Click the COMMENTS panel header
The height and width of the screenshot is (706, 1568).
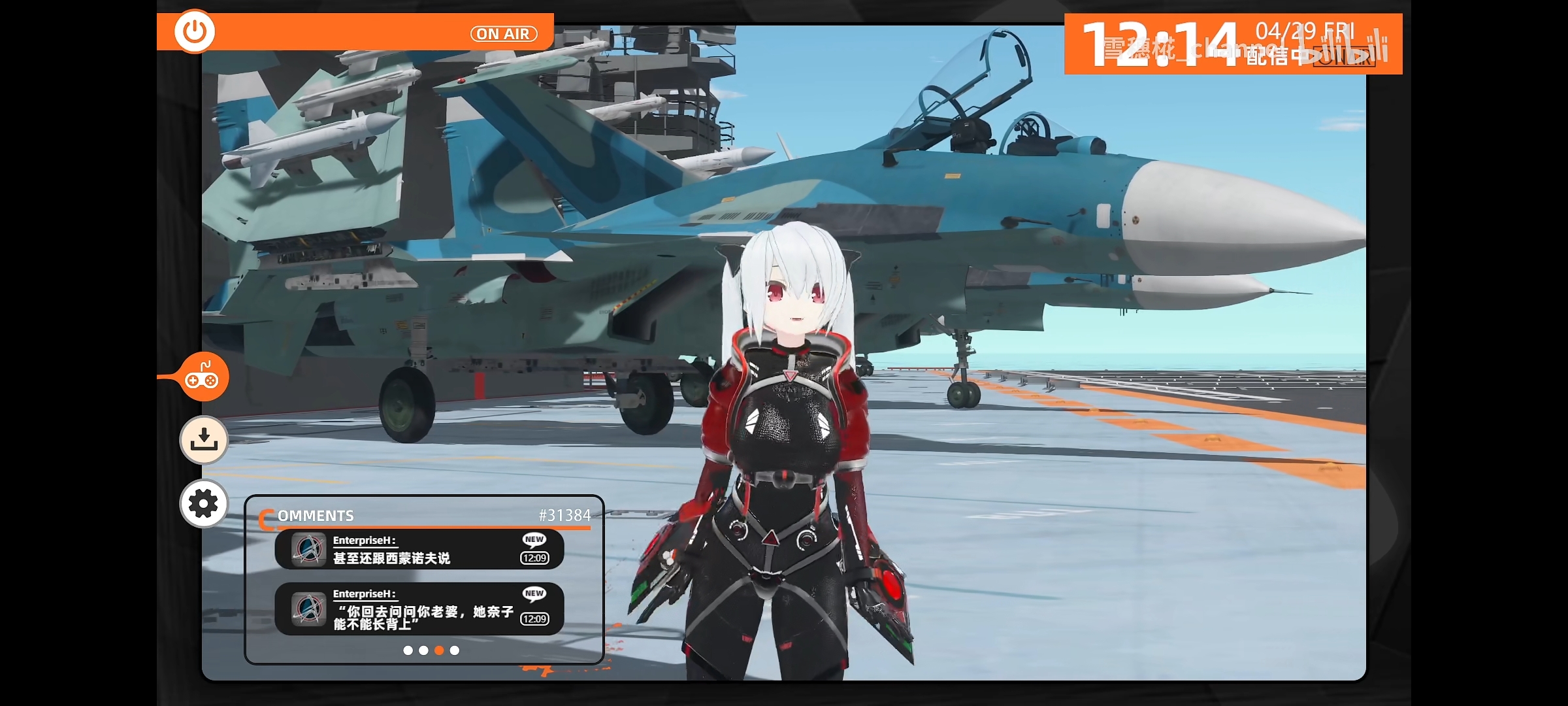[316, 516]
